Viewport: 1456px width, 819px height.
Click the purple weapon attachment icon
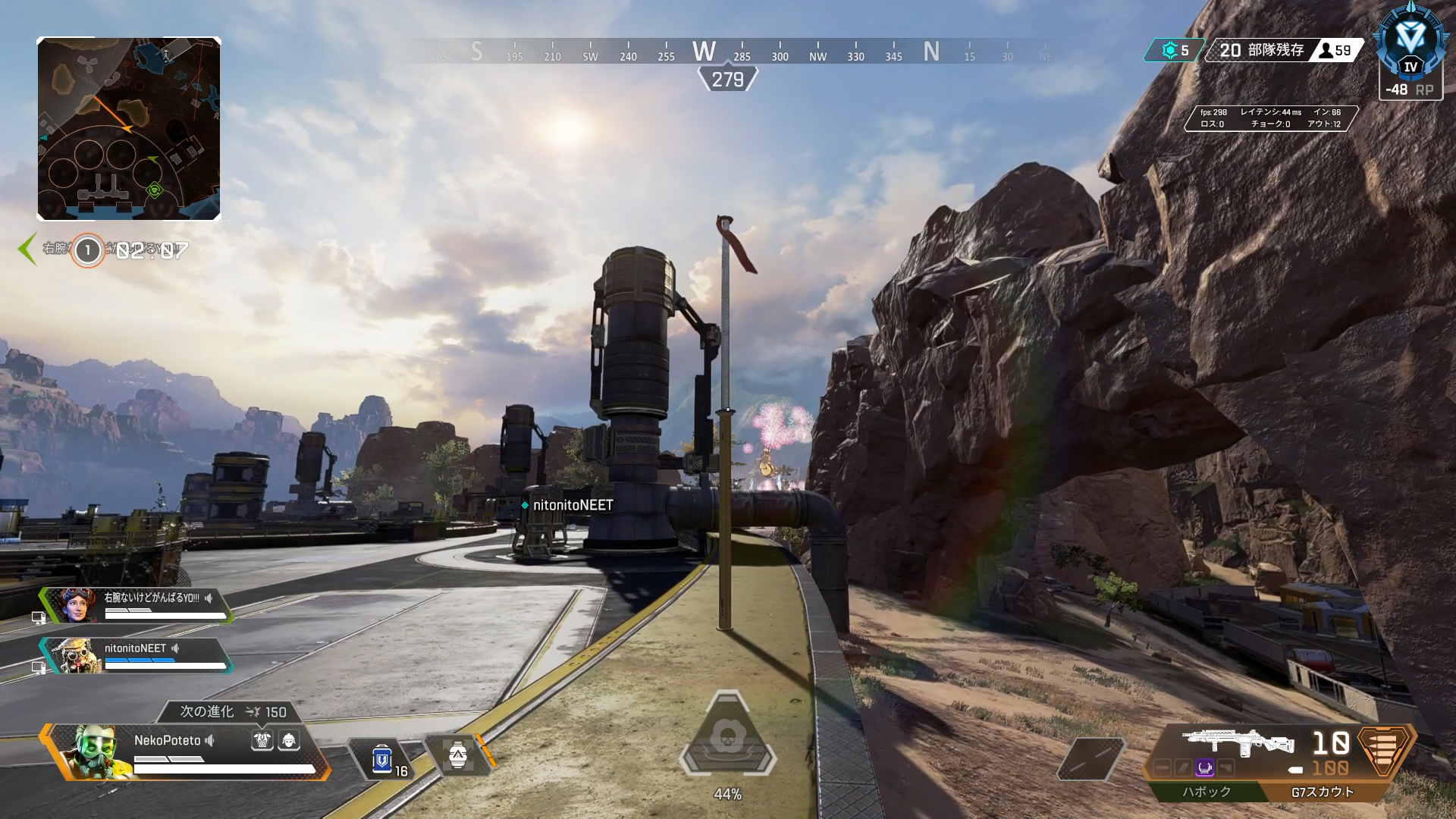click(1204, 768)
